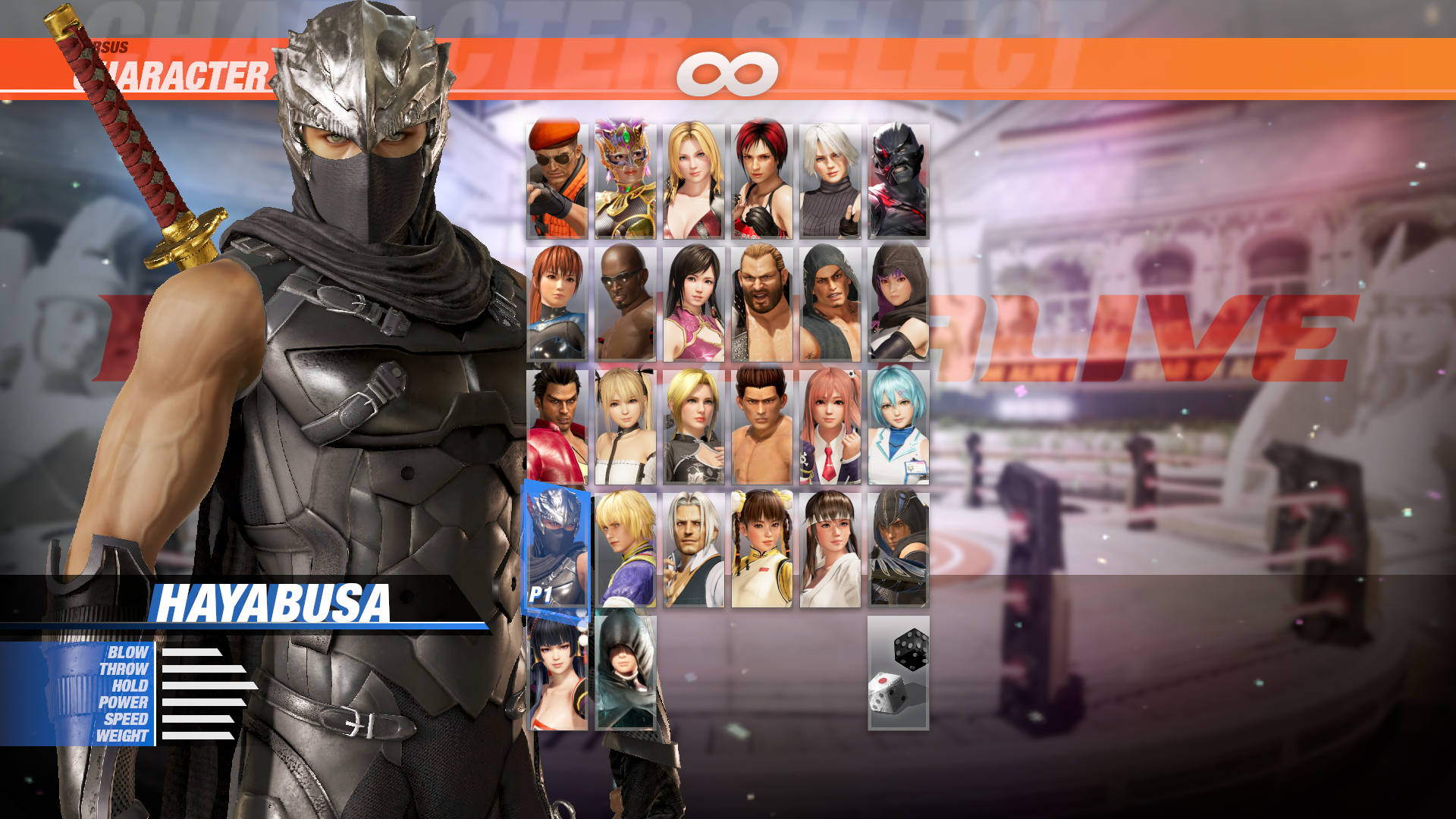Select Raidou's red-eyed portrait

point(899,178)
